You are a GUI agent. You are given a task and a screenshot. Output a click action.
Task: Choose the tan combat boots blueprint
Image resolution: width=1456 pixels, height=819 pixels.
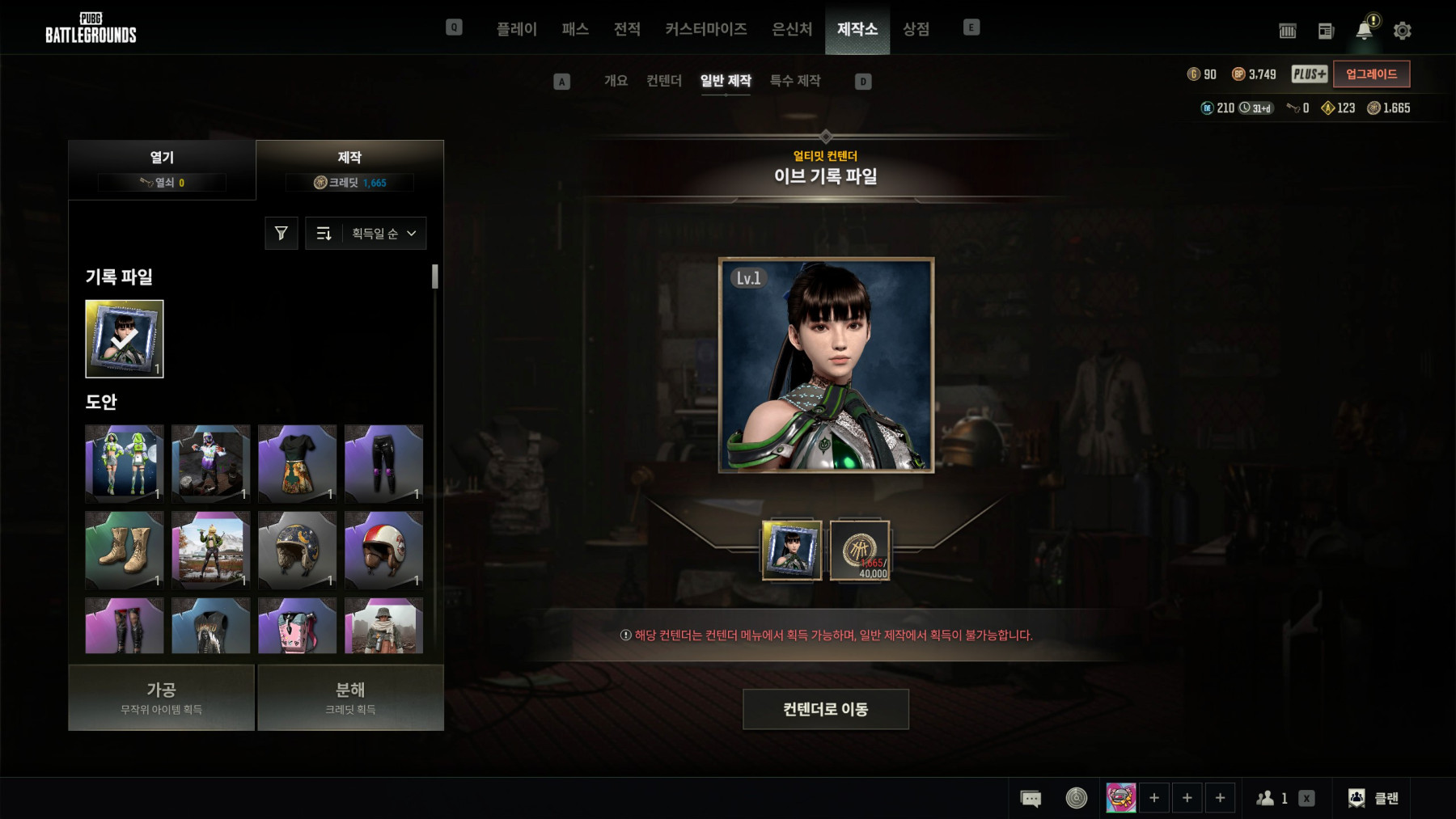(125, 549)
